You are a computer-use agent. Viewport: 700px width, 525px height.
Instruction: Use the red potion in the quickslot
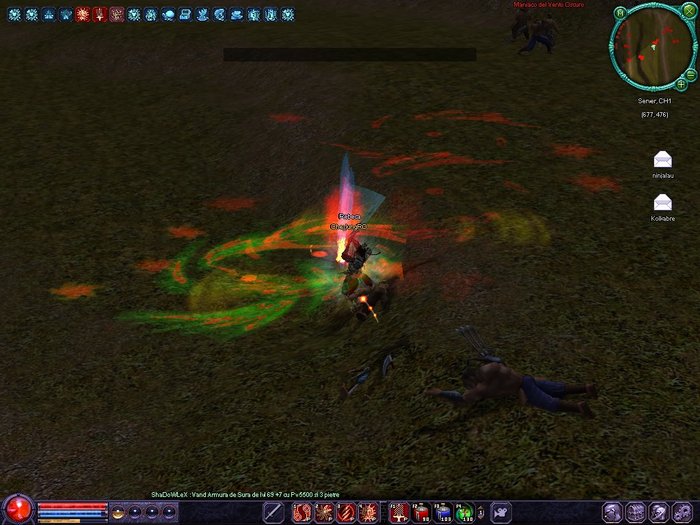click(421, 512)
